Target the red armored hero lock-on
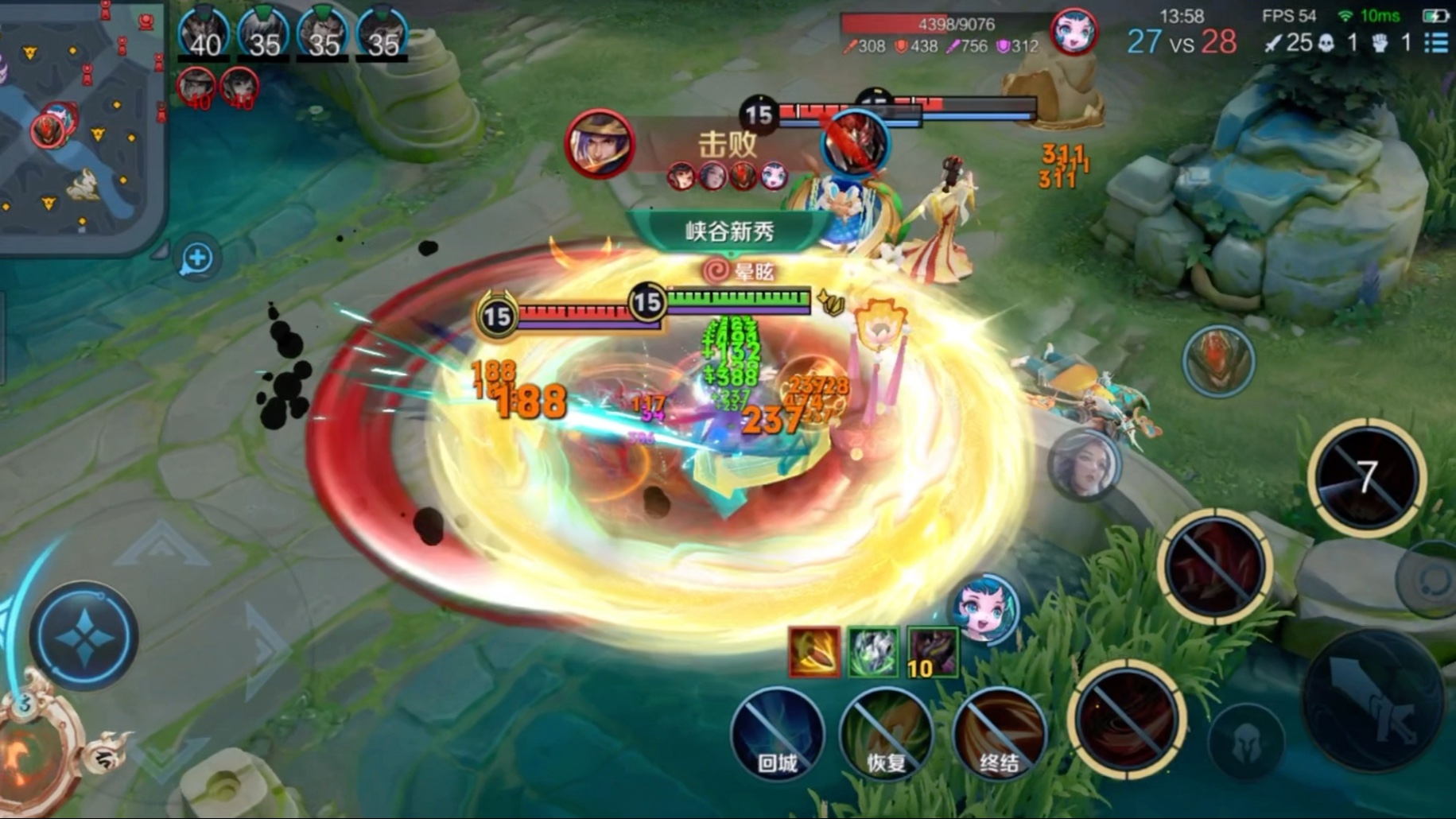 tap(1217, 361)
